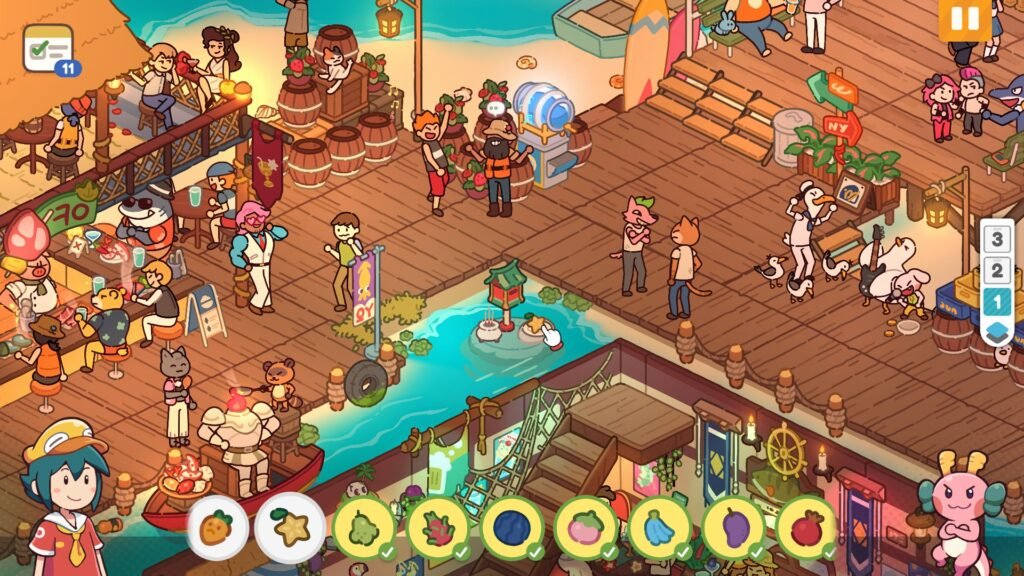Image resolution: width=1024 pixels, height=576 pixels.
Task: Switch to floor 2
Action: pos(997,270)
